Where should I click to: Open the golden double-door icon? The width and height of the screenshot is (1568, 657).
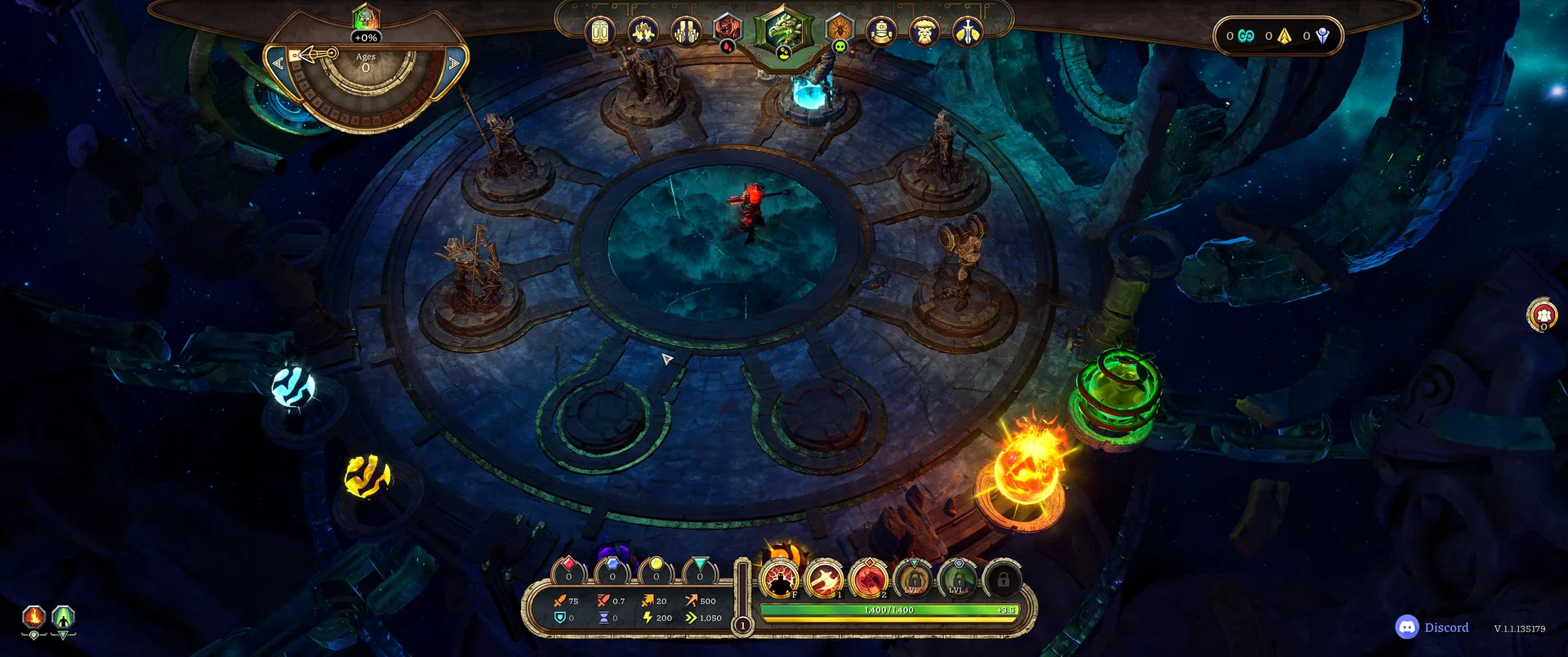pyautogui.click(x=600, y=32)
